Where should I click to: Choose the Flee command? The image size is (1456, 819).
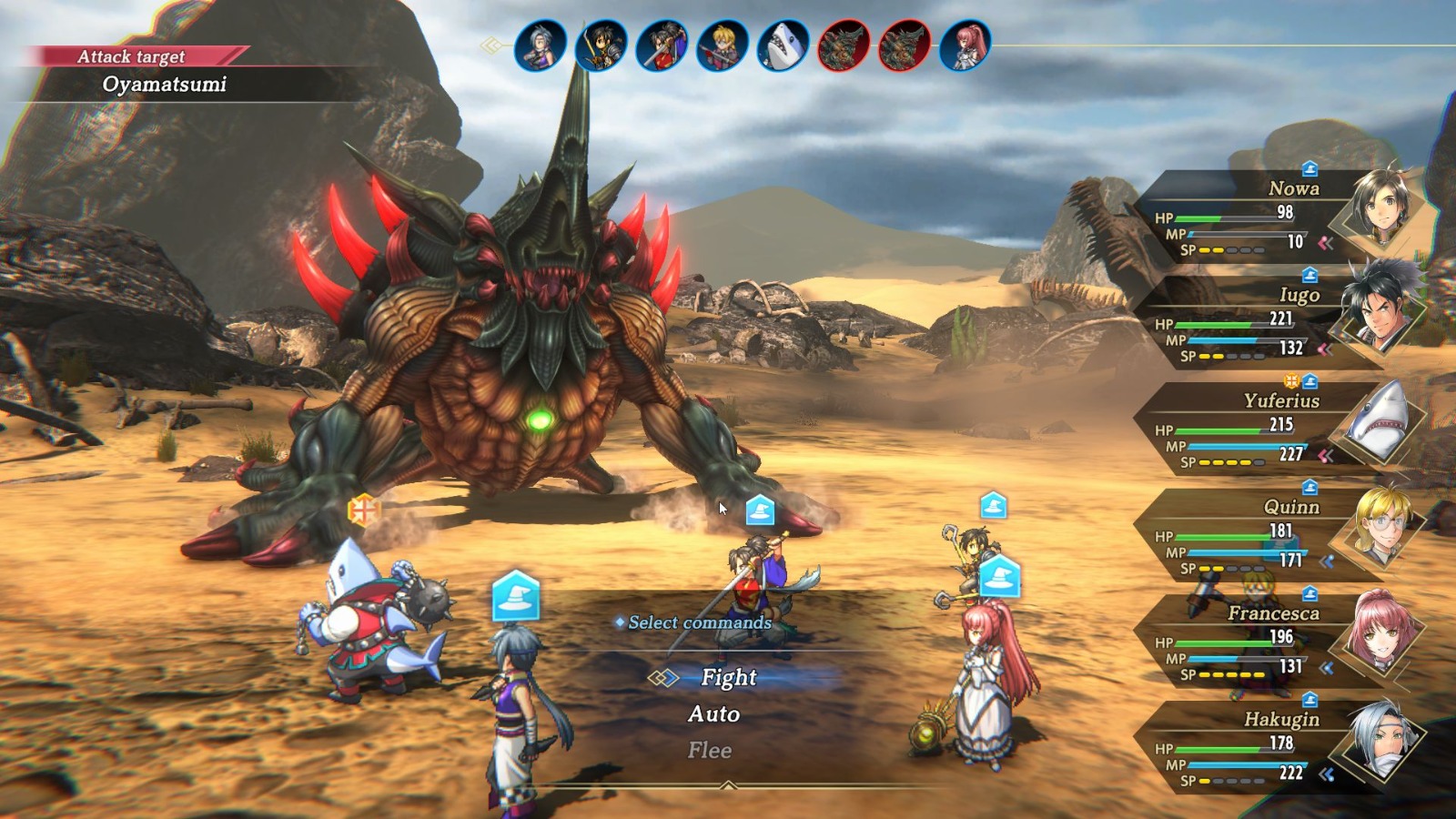point(710,751)
